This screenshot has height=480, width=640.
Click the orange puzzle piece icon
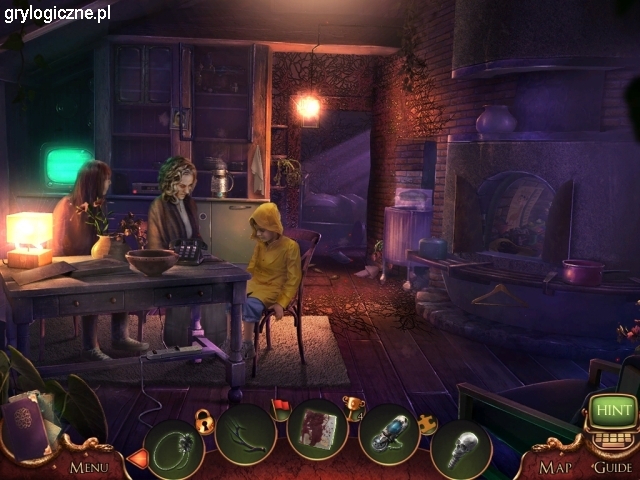426,423
